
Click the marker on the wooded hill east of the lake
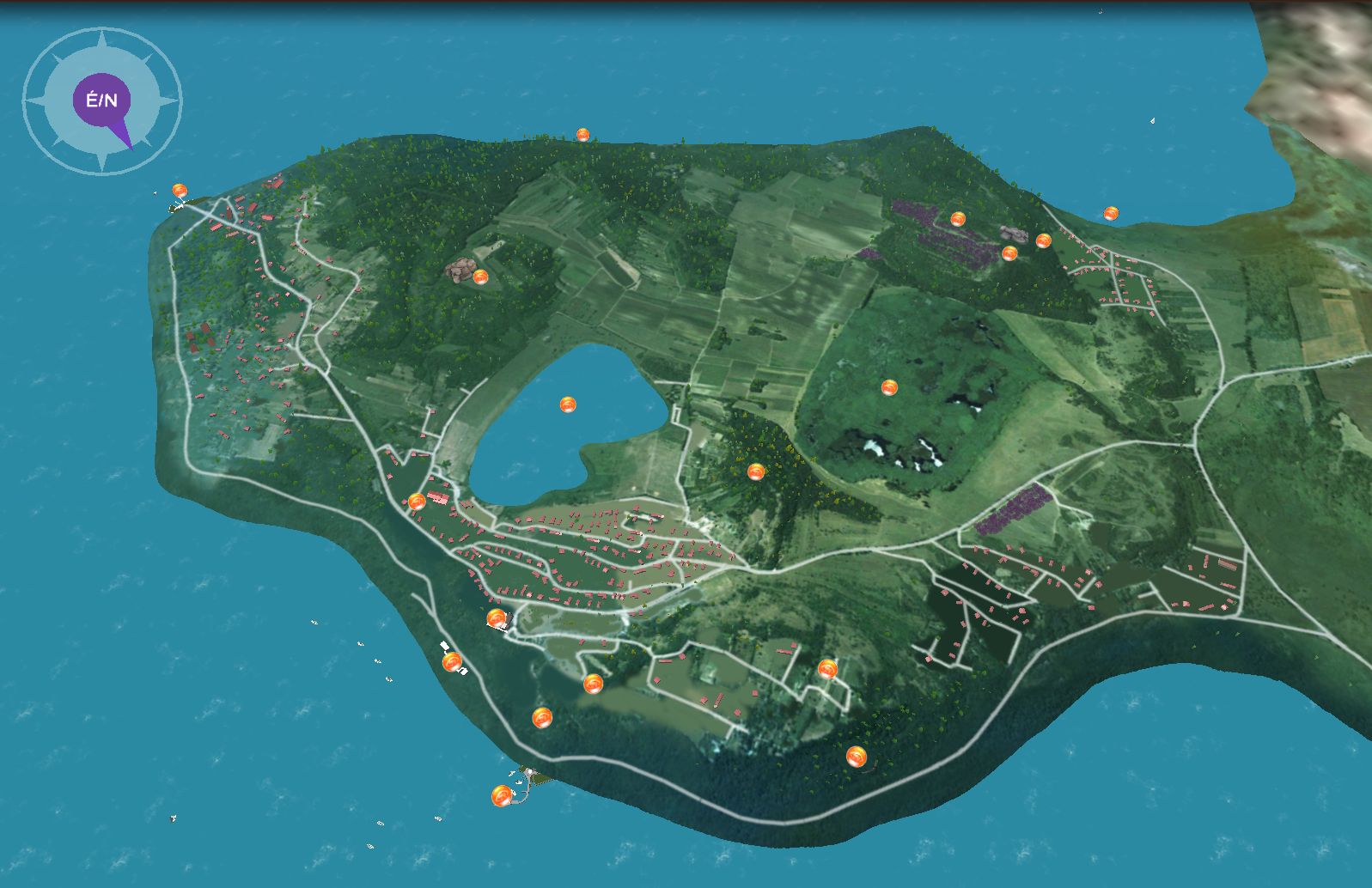tap(755, 471)
